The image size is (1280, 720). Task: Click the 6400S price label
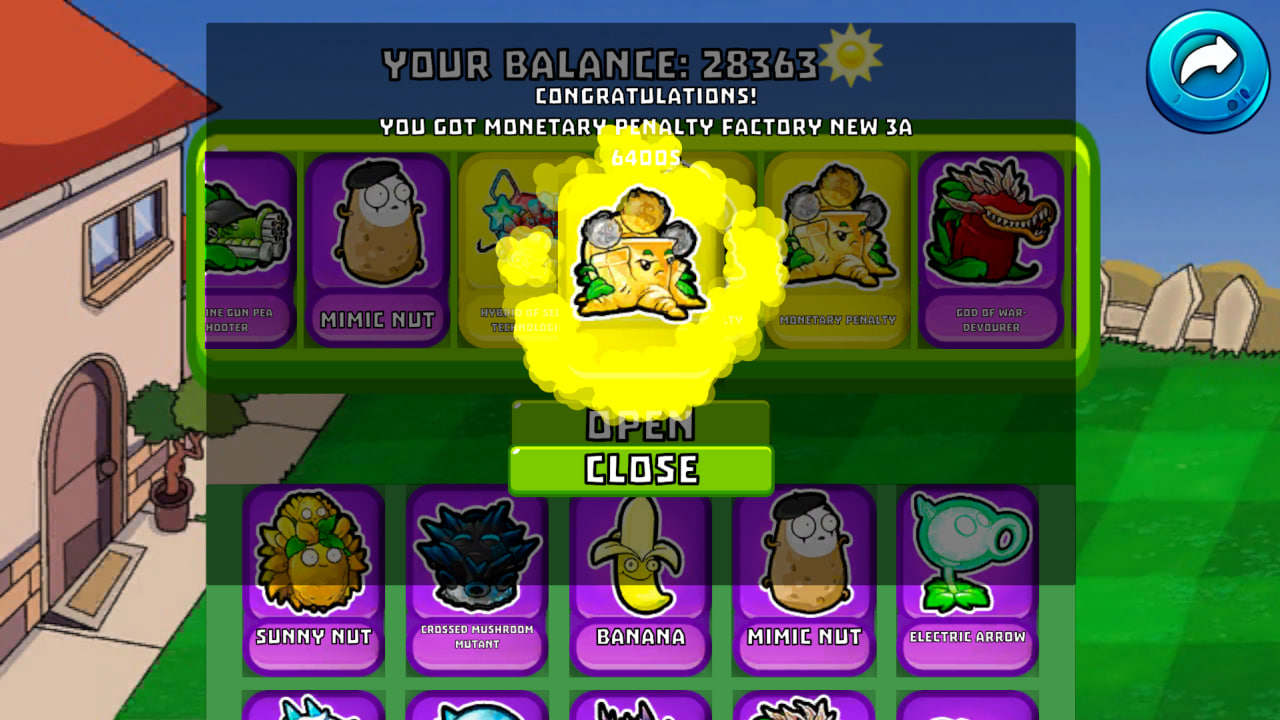tap(640, 156)
